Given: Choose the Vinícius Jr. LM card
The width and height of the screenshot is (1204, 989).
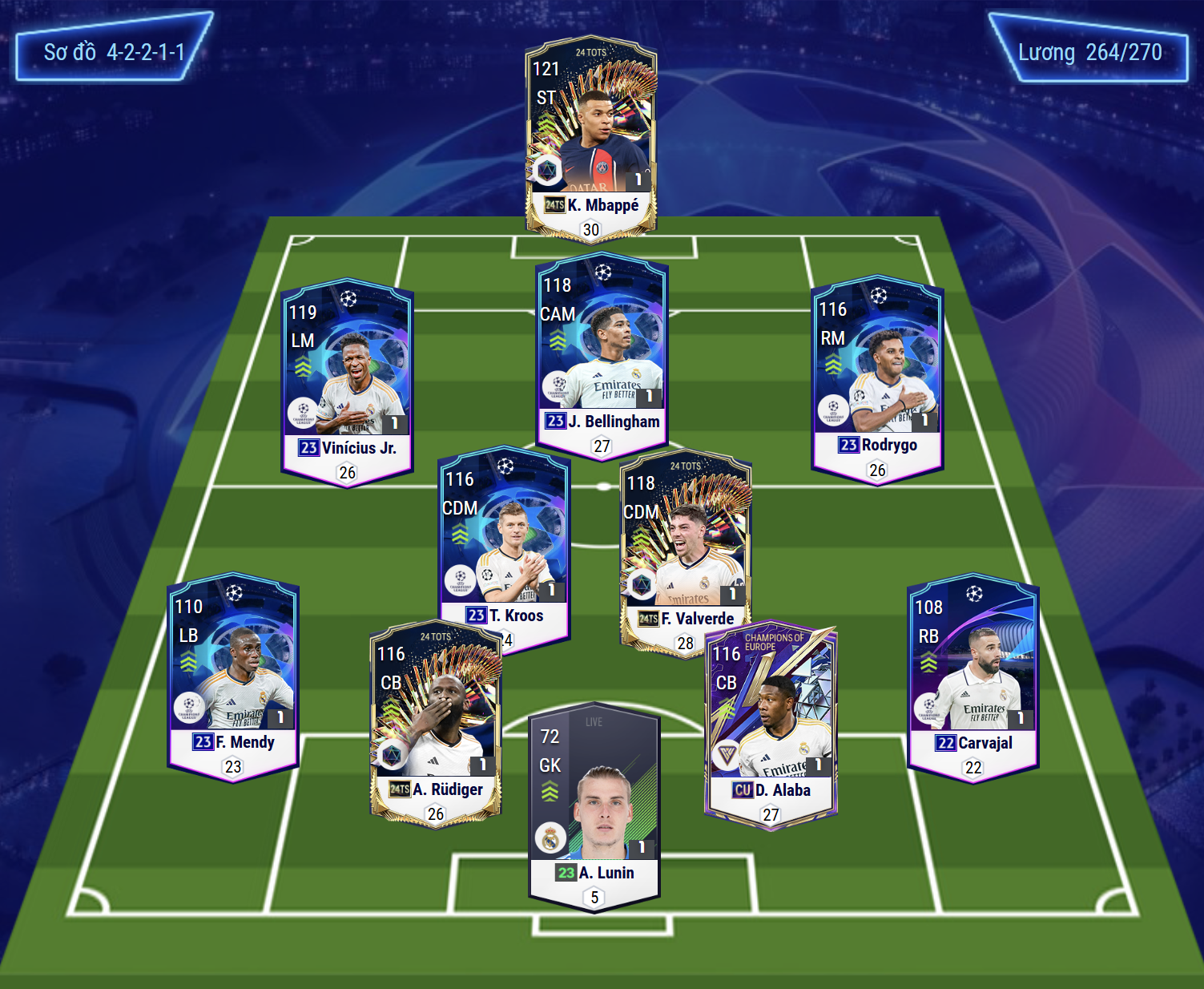Looking at the screenshot, I should [x=348, y=377].
